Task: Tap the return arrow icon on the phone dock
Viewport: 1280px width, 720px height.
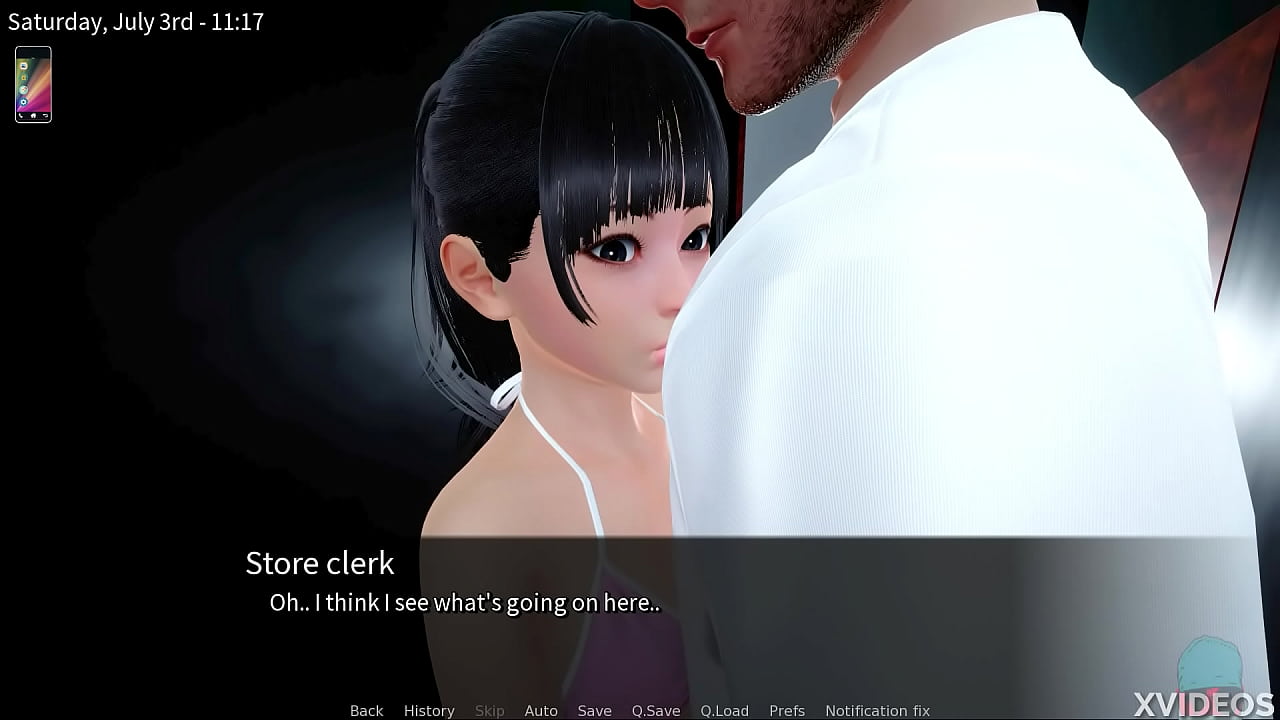Action: [45, 115]
